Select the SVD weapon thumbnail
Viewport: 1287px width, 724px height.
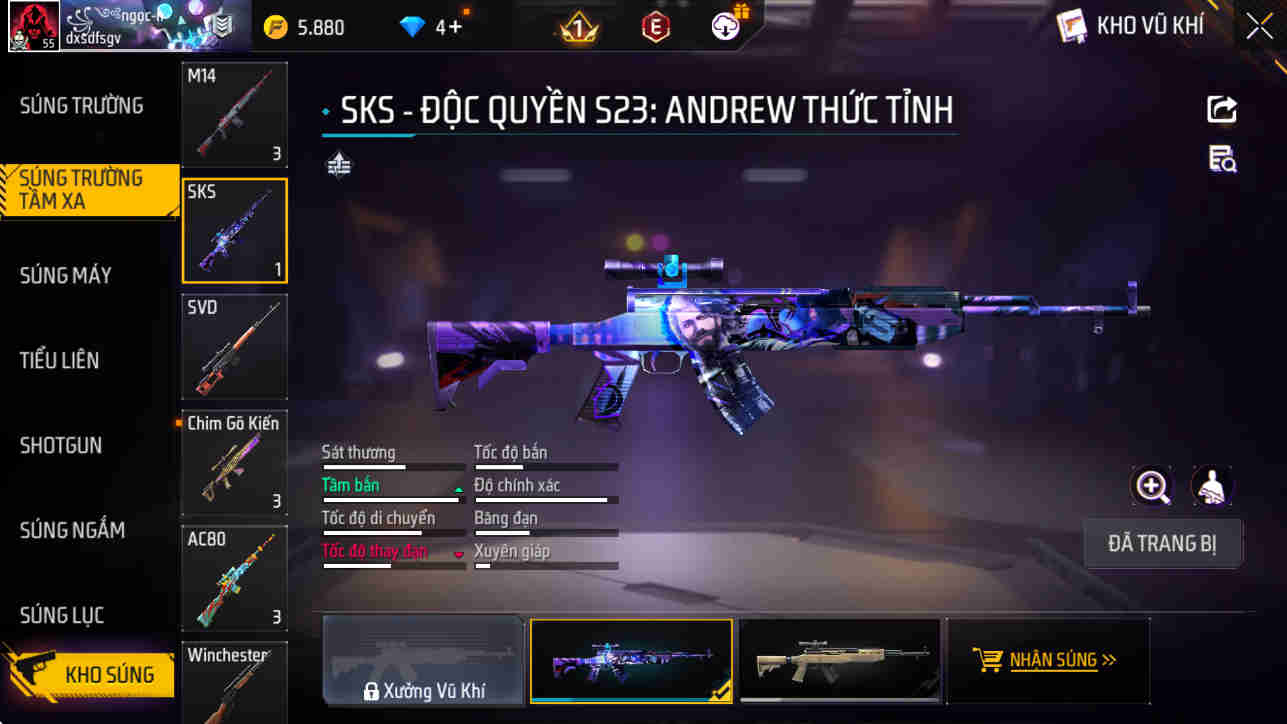pos(234,346)
